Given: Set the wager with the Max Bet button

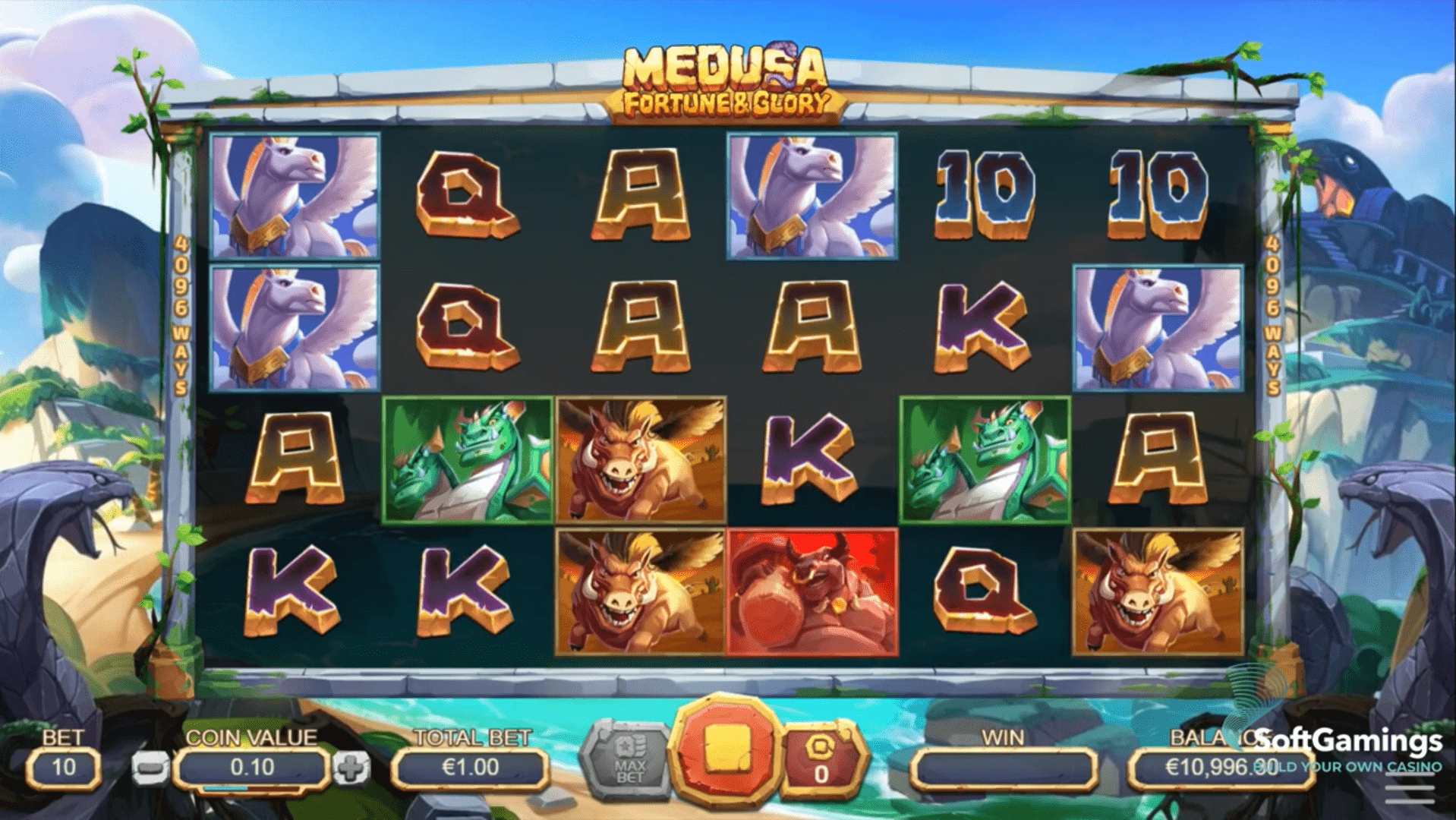Looking at the screenshot, I should point(629,759).
